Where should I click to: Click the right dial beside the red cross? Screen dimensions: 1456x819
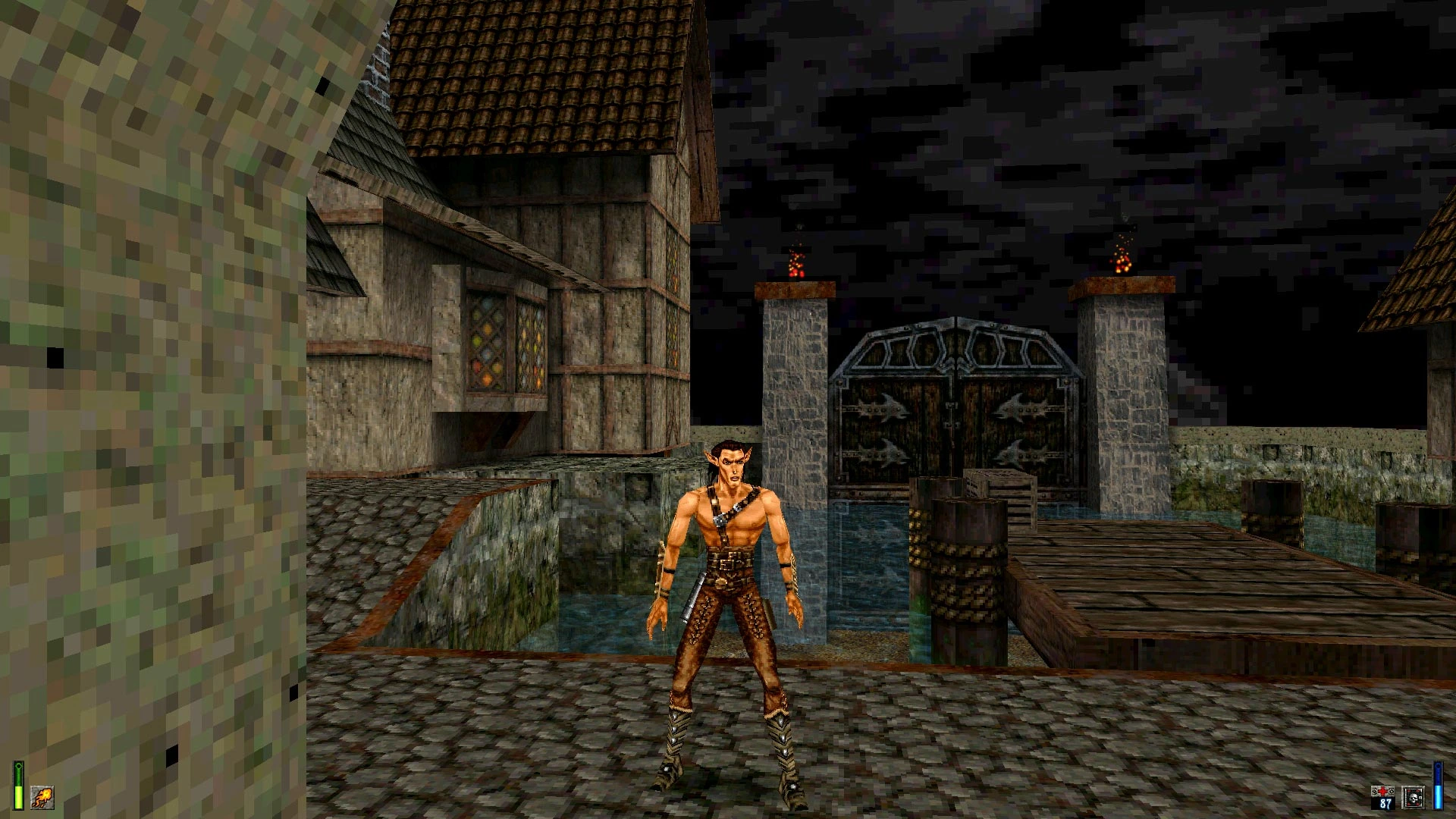click(1392, 791)
